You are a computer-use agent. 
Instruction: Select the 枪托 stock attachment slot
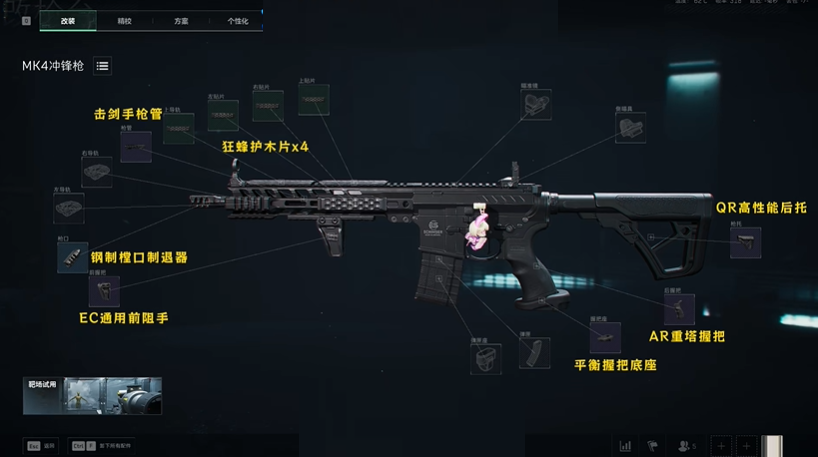744,243
